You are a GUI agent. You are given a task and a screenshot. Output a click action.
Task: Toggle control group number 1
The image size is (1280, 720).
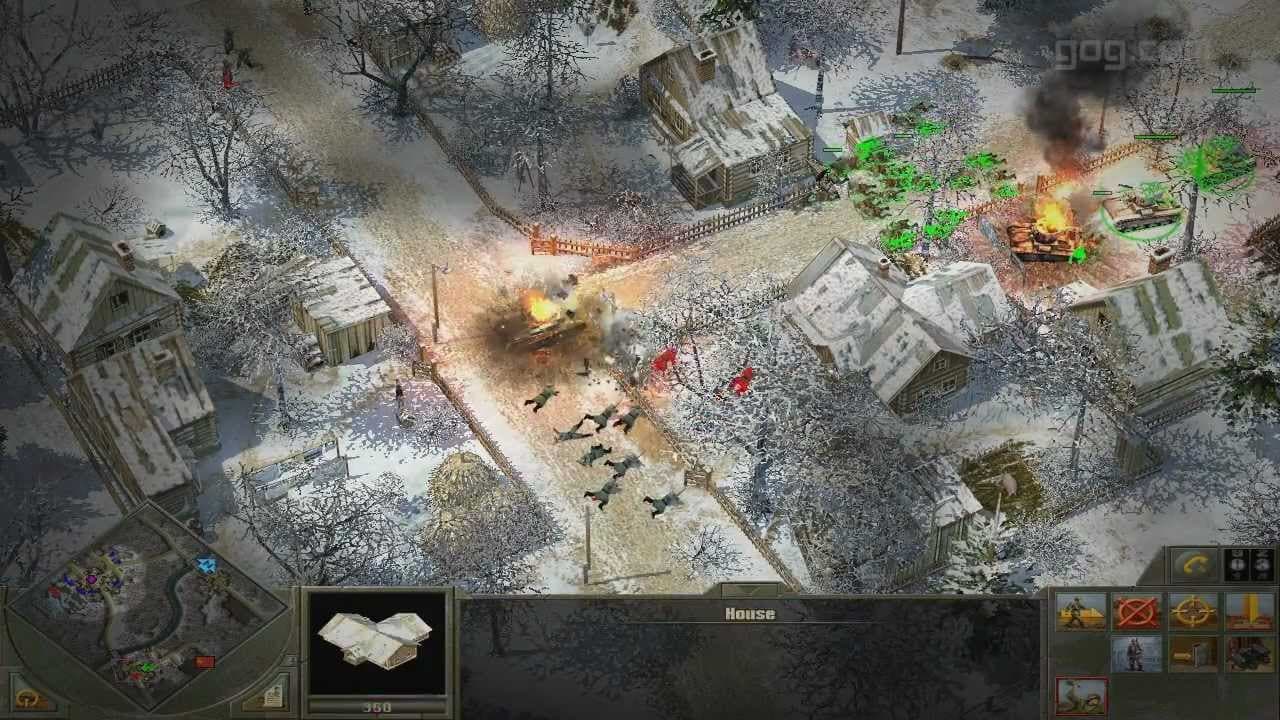point(1236,564)
